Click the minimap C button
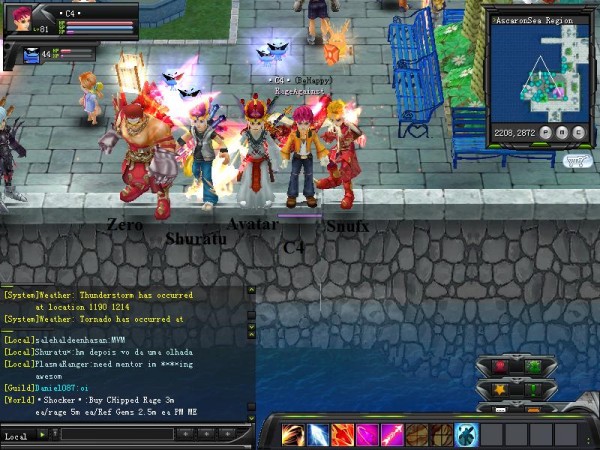The height and width of the screenshot is (450, 600). [x=578, y=132]
